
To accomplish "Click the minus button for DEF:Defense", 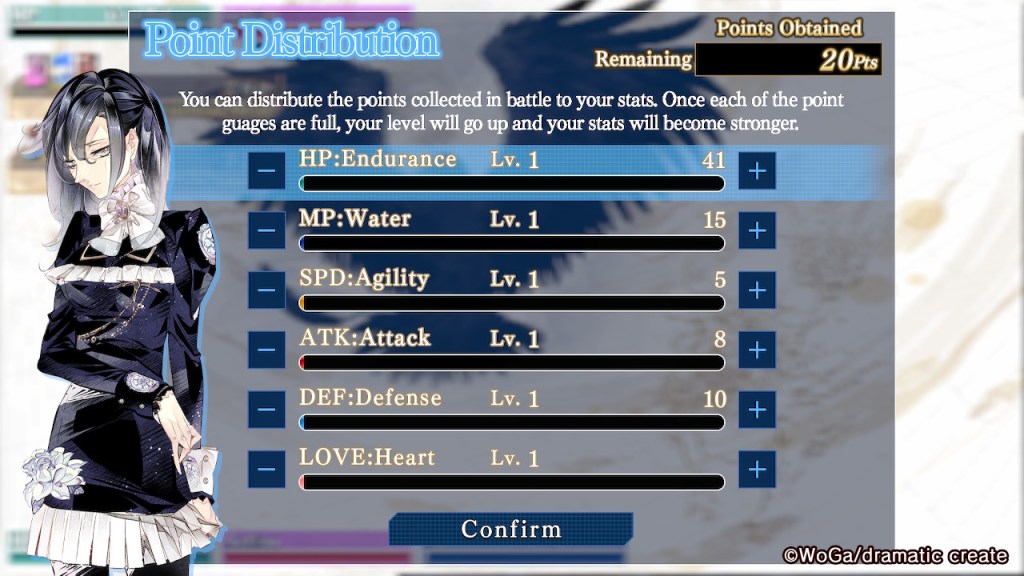I will pos(266,409).
